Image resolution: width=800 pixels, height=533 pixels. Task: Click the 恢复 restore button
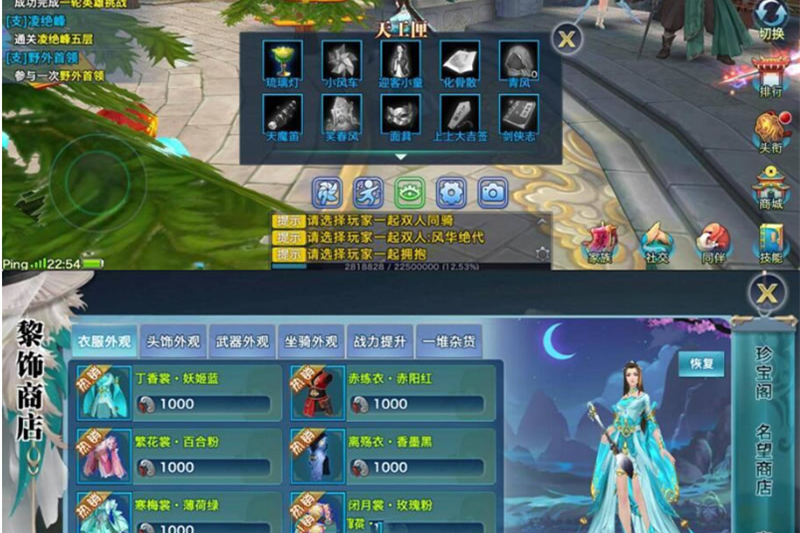701,363
